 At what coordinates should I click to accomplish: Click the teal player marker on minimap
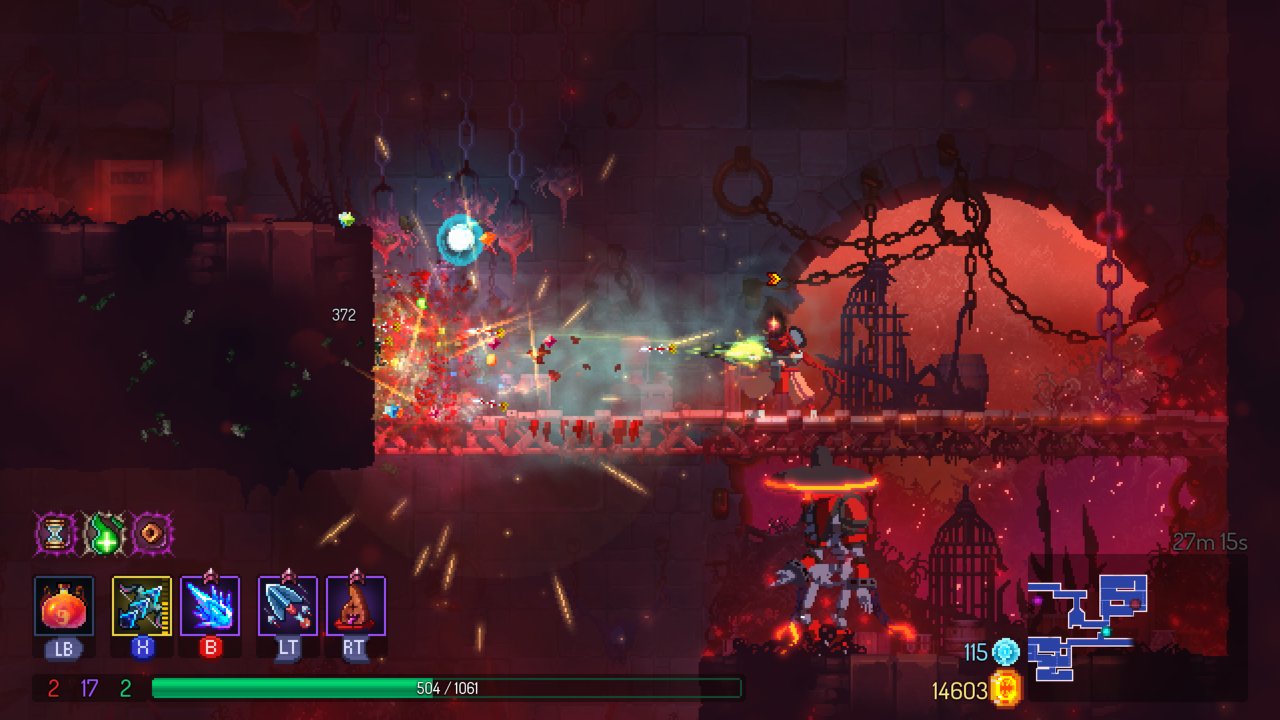pos(1106,632)
